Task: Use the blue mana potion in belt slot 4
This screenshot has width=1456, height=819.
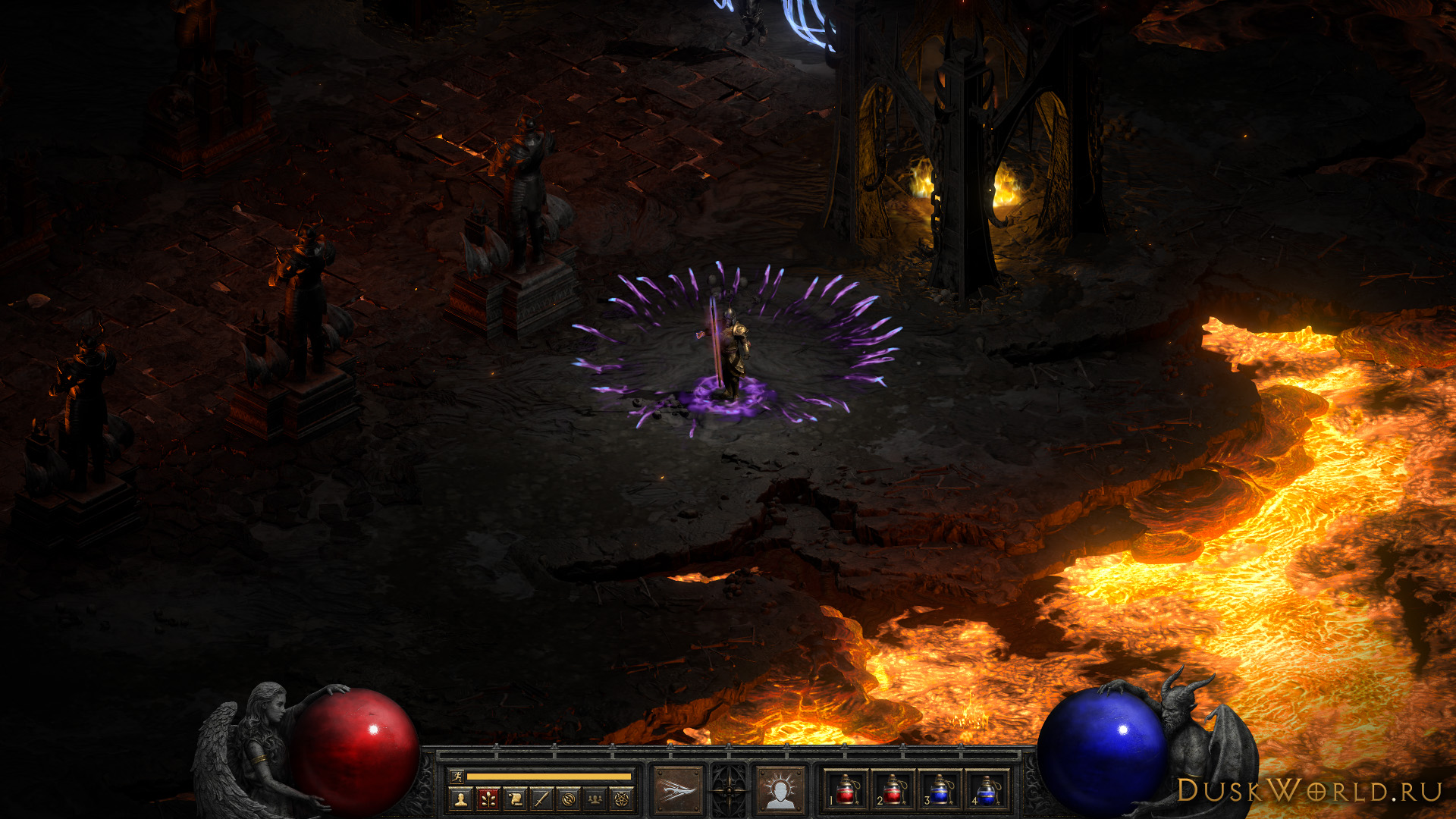Action: tap(987, 790)
